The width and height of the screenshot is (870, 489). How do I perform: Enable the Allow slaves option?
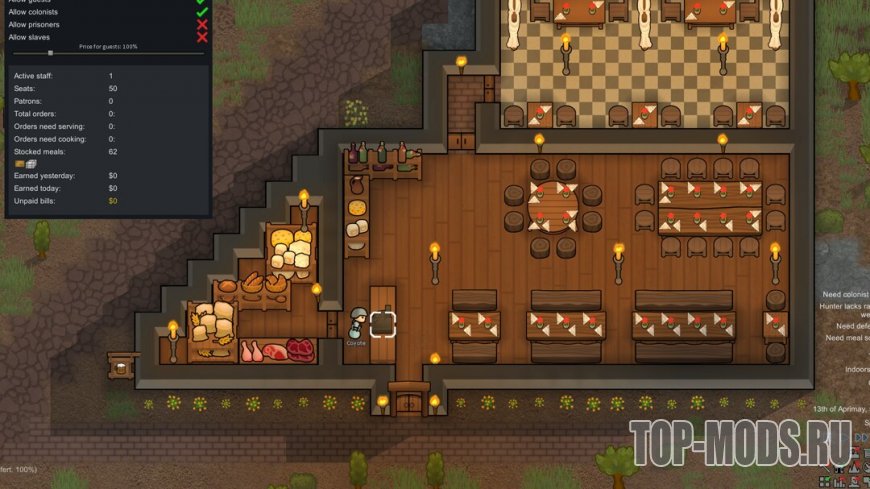(202, 37)
